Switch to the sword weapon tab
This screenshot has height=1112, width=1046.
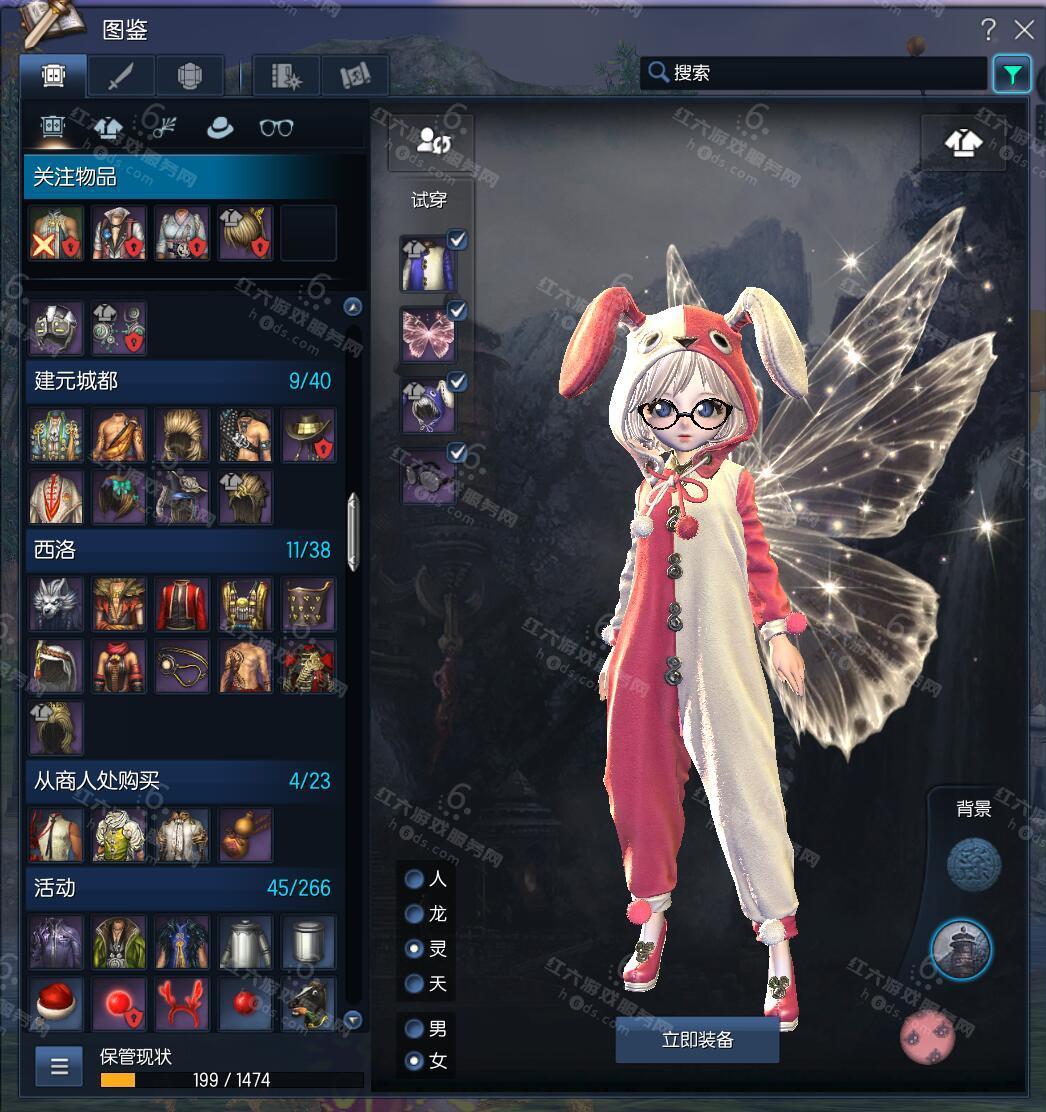coord(121,76)
